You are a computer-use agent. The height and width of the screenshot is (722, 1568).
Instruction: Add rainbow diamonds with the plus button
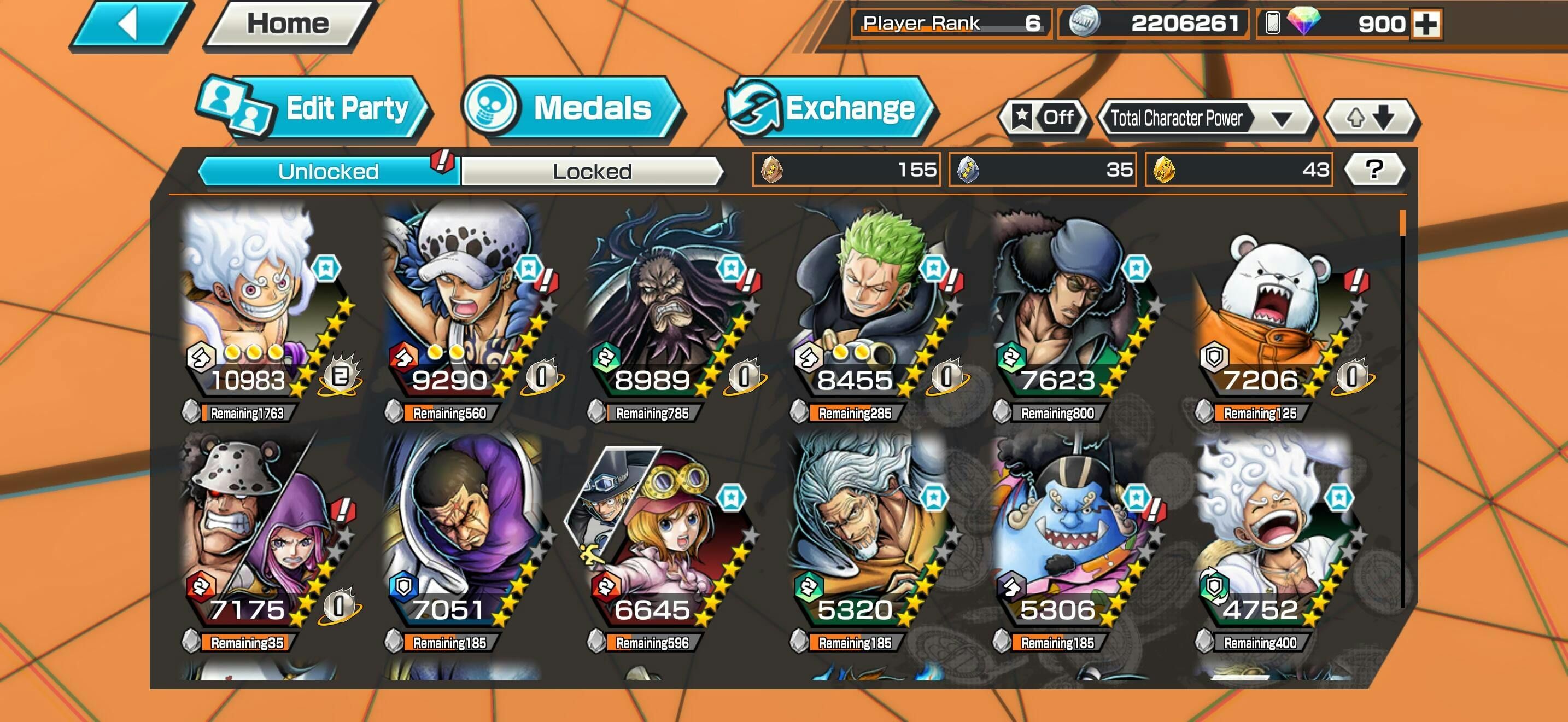pyautogui.click(x=1425, y=25)
